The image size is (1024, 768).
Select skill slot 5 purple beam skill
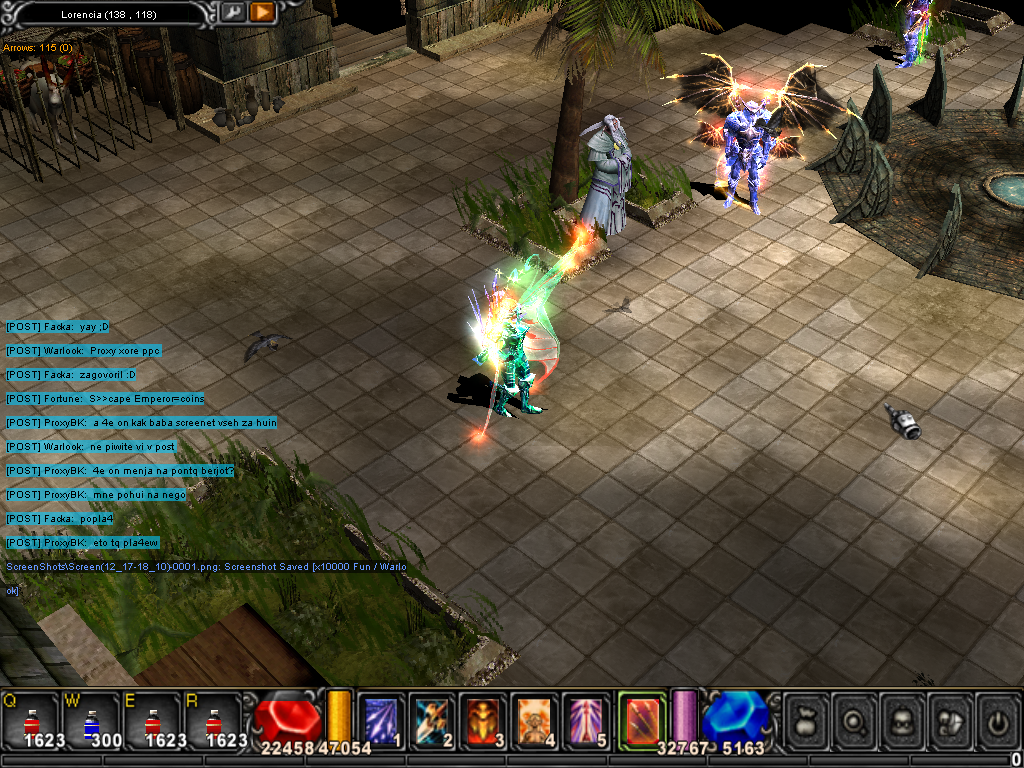coord(586,719)
